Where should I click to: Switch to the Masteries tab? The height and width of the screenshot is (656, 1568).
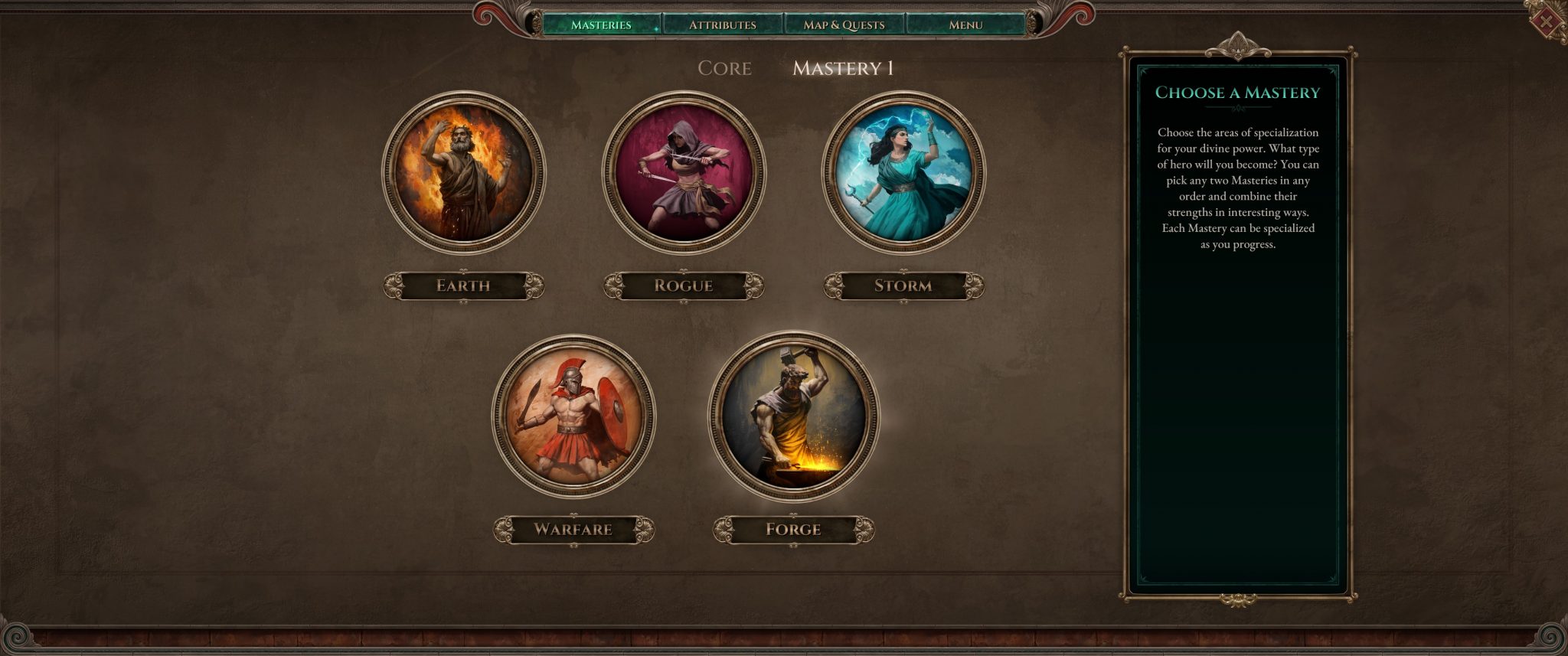pyautogui.click(x=601, y=24)
